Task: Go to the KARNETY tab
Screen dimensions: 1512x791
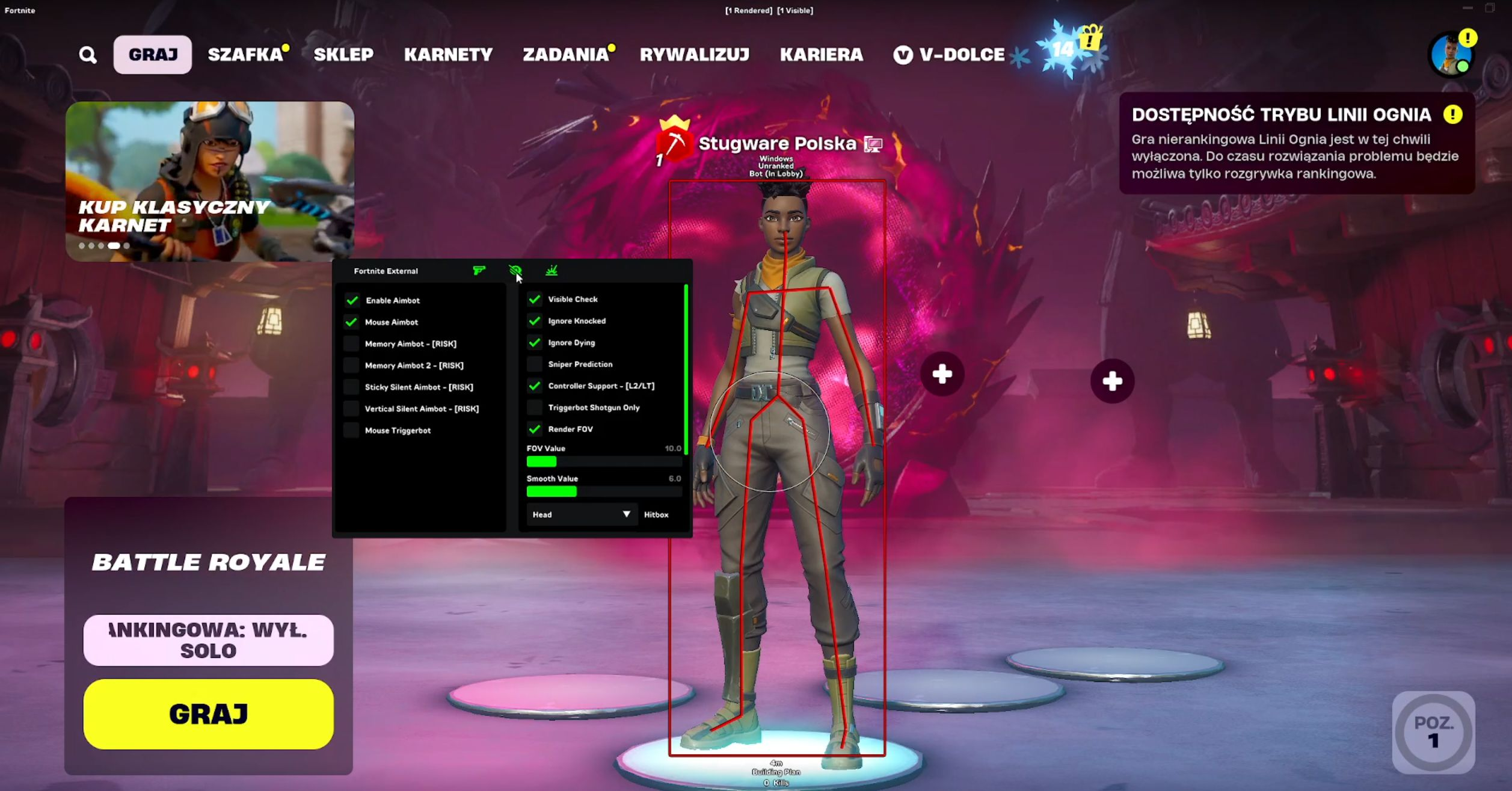Action: tap(448, 55)
